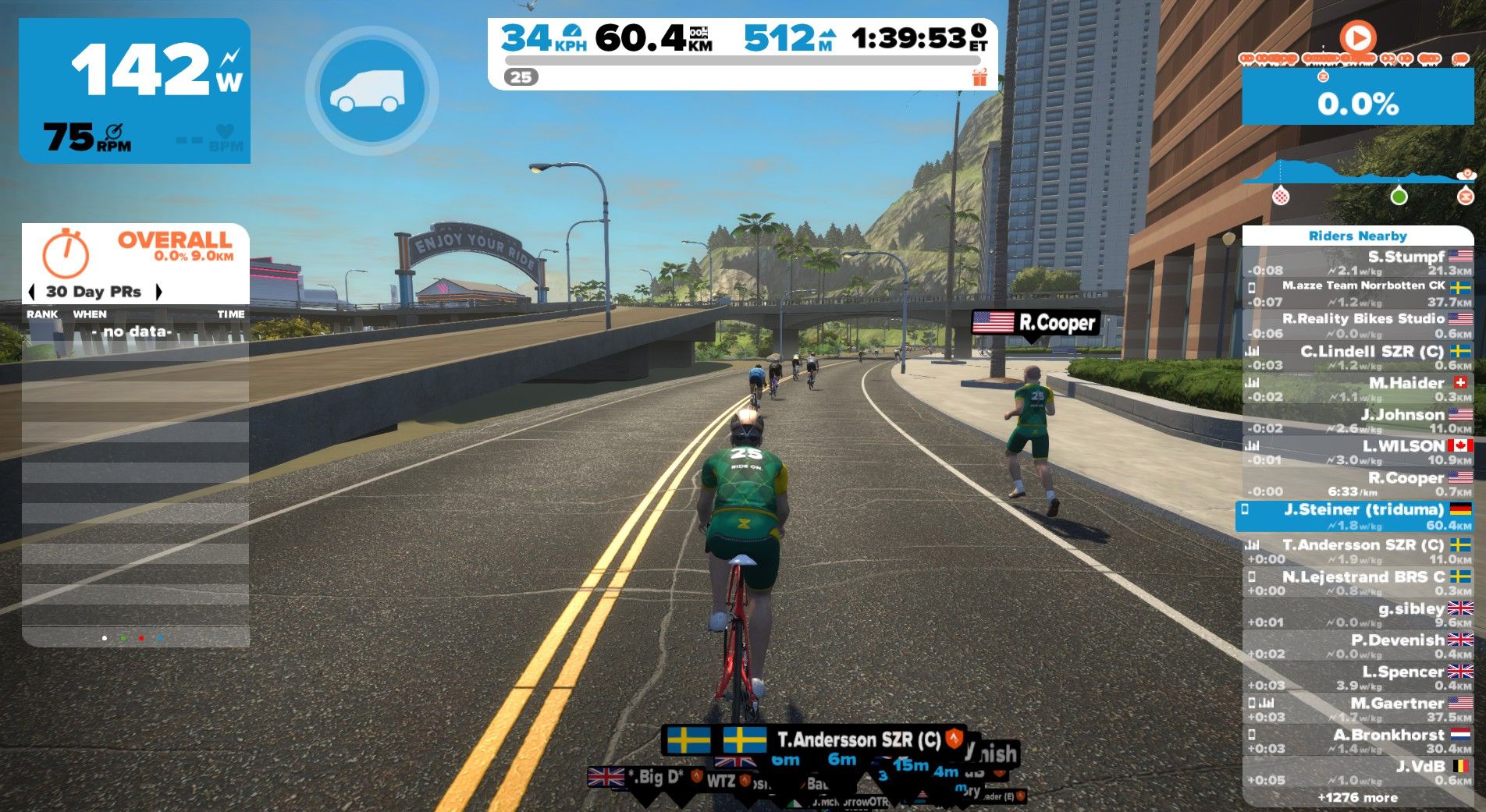This screenshot has height=812, width=1486.
Task: Select S.Stumpf in Riders Nearby list
Action: pos(1358,263)
